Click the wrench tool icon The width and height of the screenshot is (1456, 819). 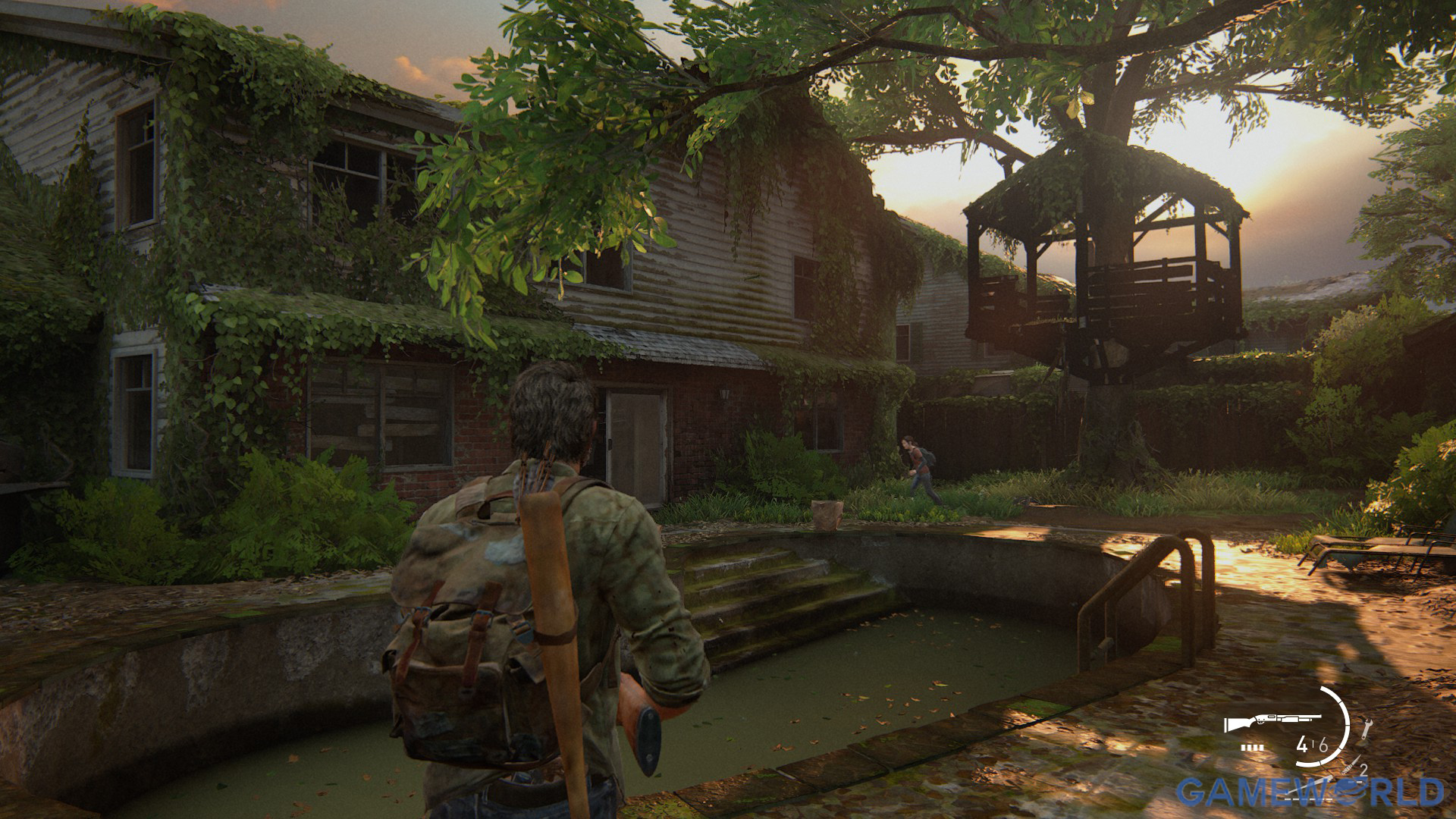tap(1367, 729)
